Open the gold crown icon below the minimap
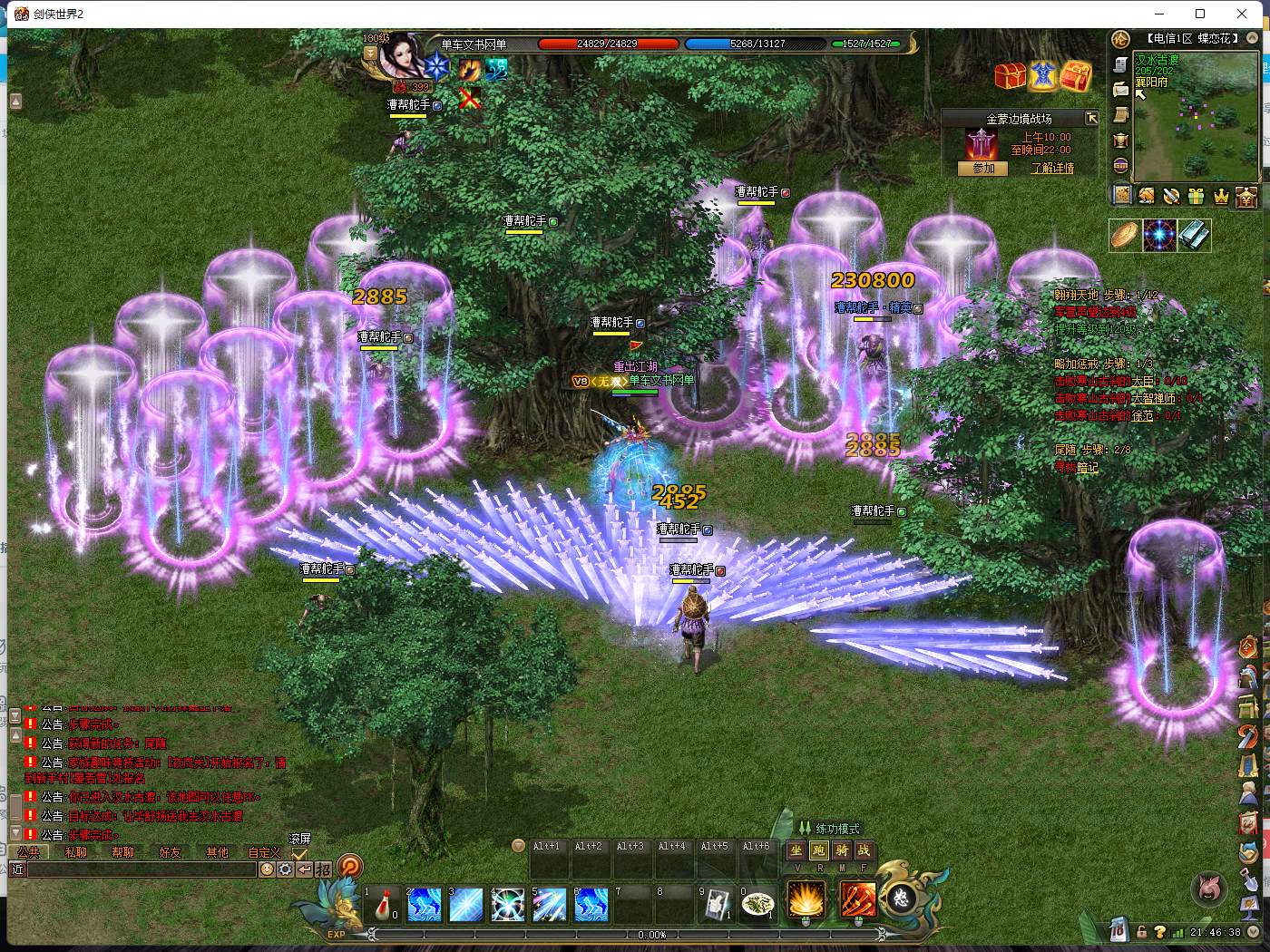Viewport: 1270px width, 952px height. pyautogui.click(x=1221, y=196)
